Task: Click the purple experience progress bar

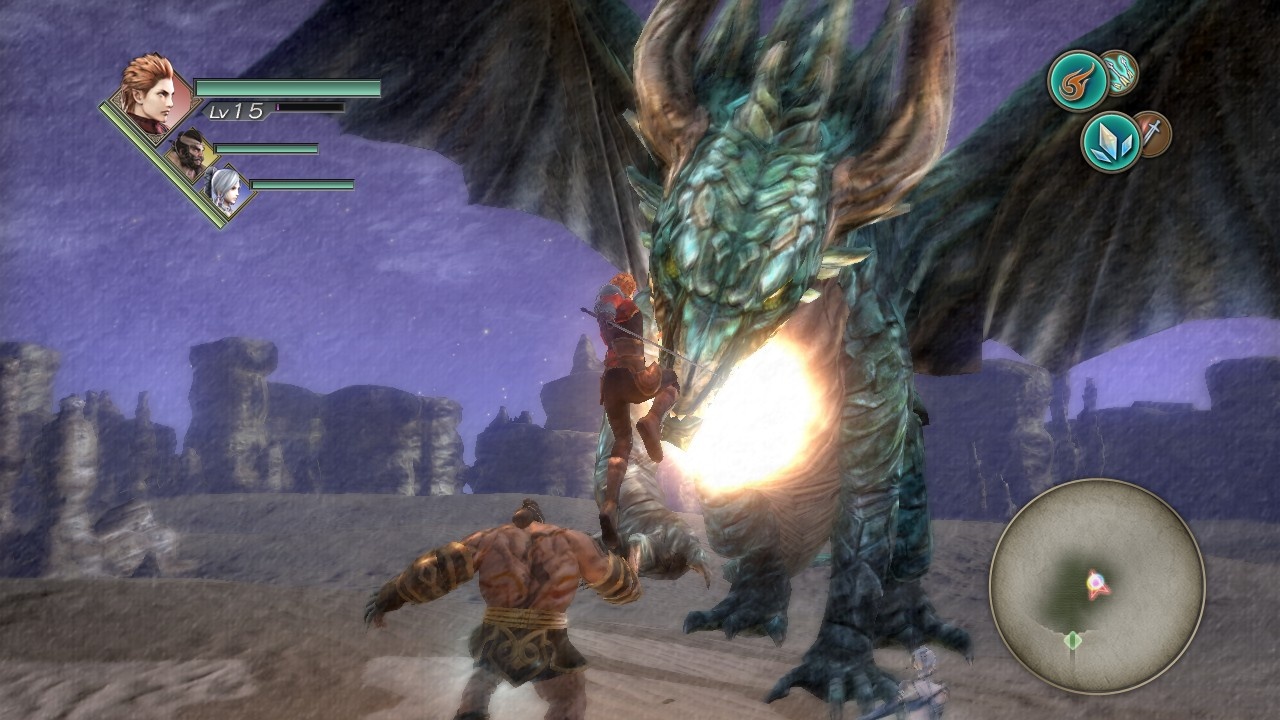Action: pyautogui.click(x=310, y=108)
